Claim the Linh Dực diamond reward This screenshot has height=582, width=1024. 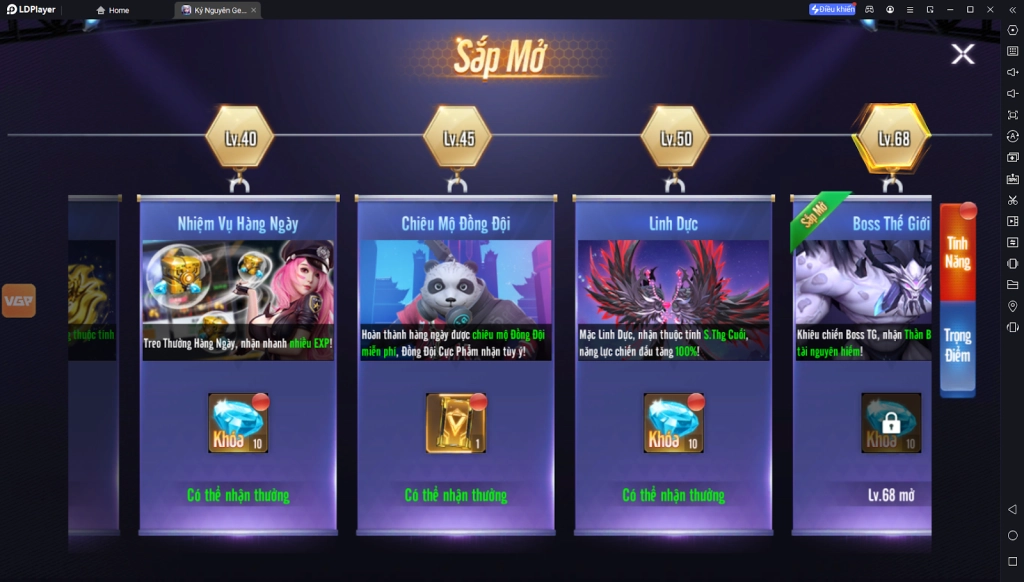pos(673,423)
